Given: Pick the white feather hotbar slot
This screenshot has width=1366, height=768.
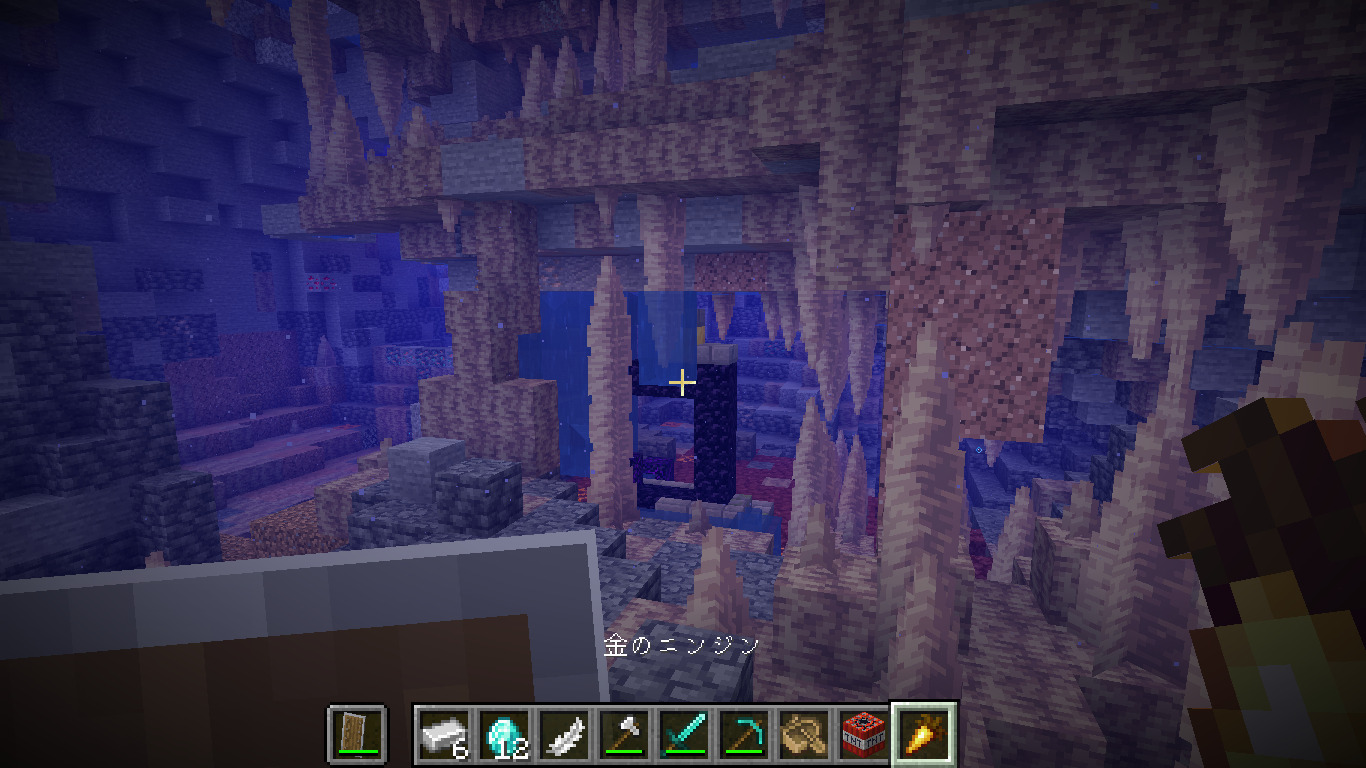Looking at the screenshot, I should coord(564,734).
